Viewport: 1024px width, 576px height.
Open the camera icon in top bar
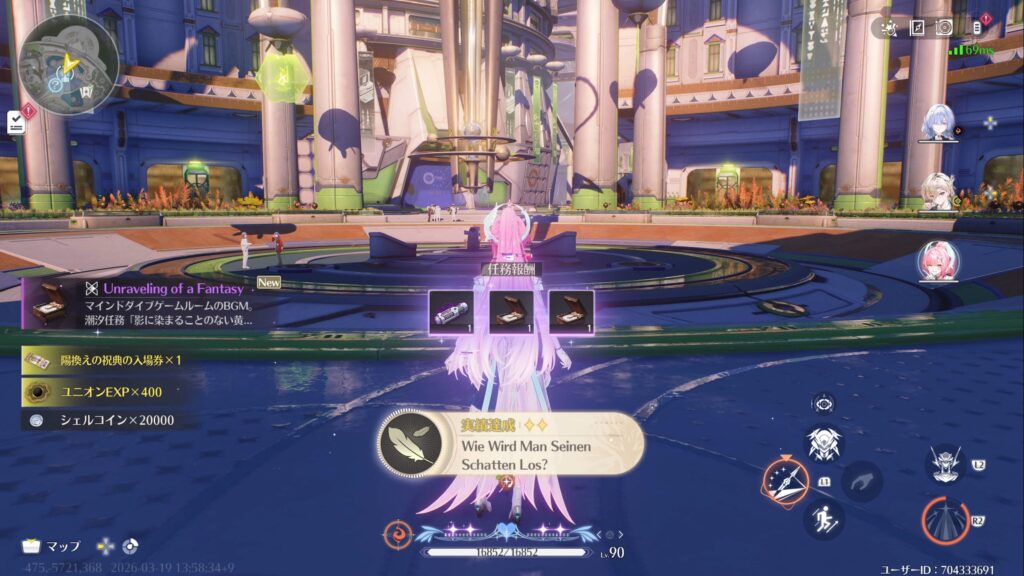(x=944, y=27)
